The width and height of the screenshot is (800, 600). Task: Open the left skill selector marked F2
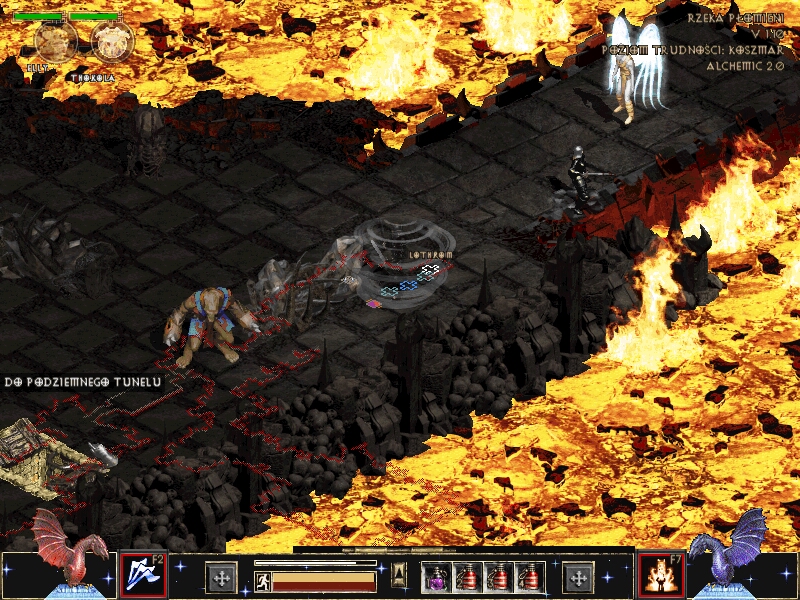tap(142, 575)
